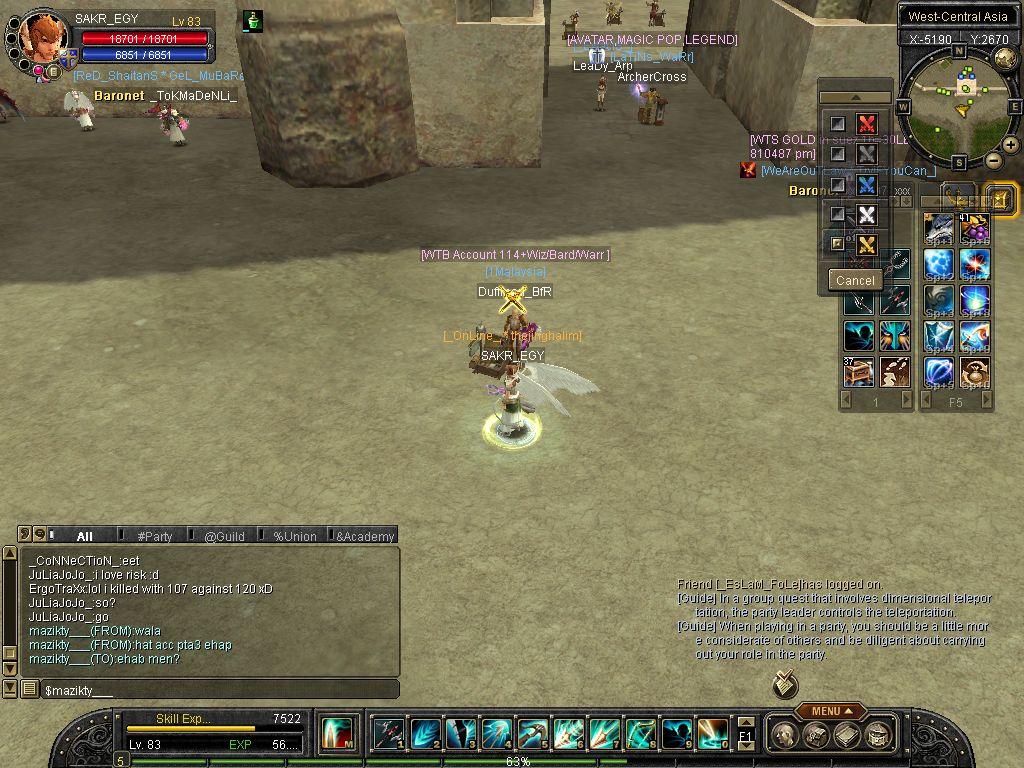
Task: Click the SAKR_EGY character portrait
Action: pyautogui.click(x=44, y=40)
